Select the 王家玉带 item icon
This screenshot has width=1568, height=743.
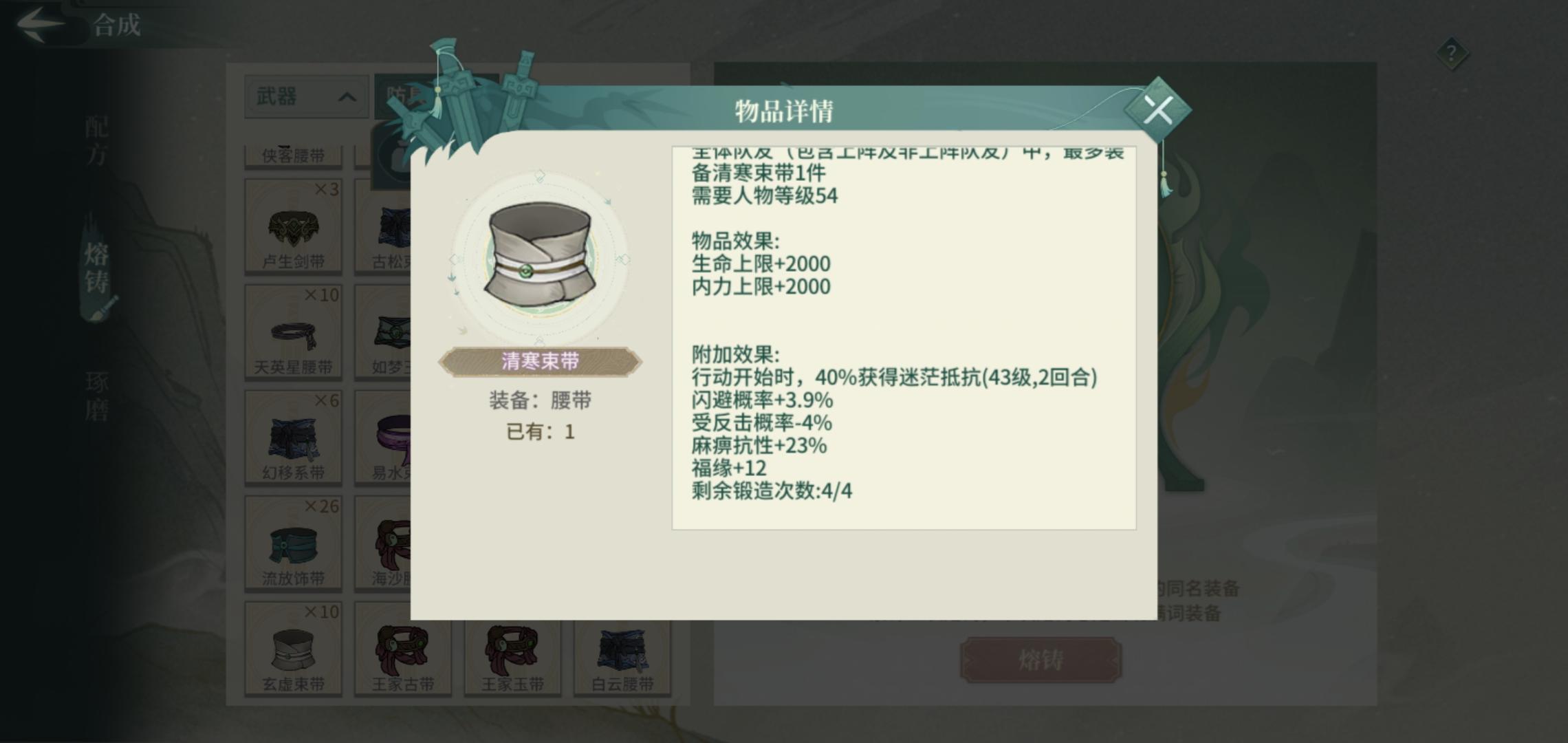tap(511, 649)
